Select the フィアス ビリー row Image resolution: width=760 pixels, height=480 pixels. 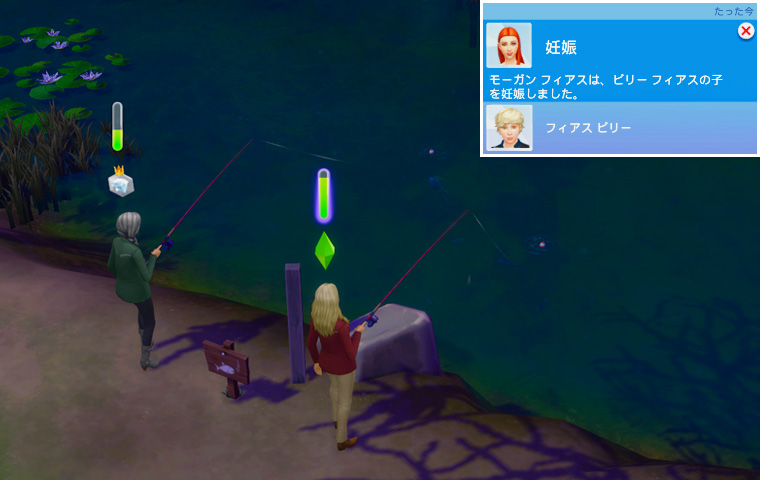coord(620,128)
